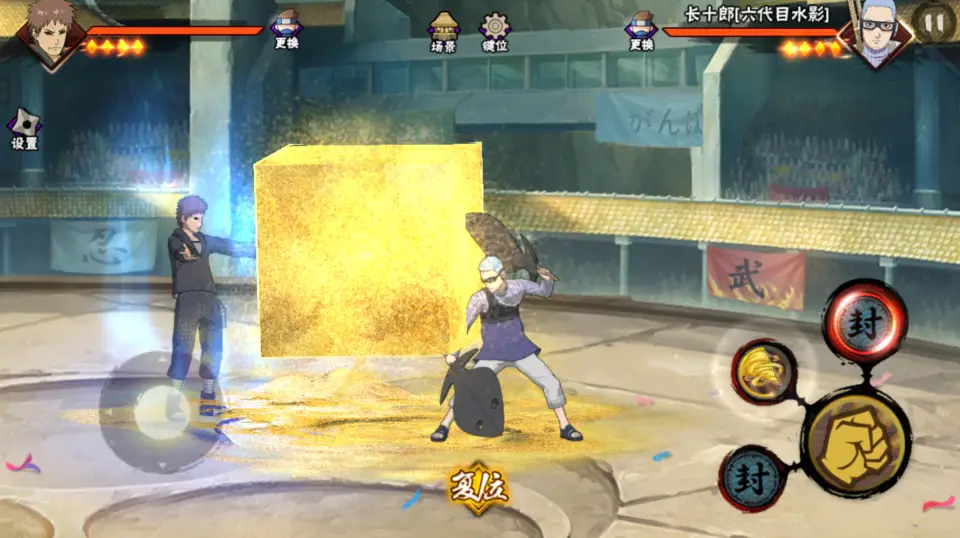
Task: Tap the 复位 reset button
Action: 479,487
